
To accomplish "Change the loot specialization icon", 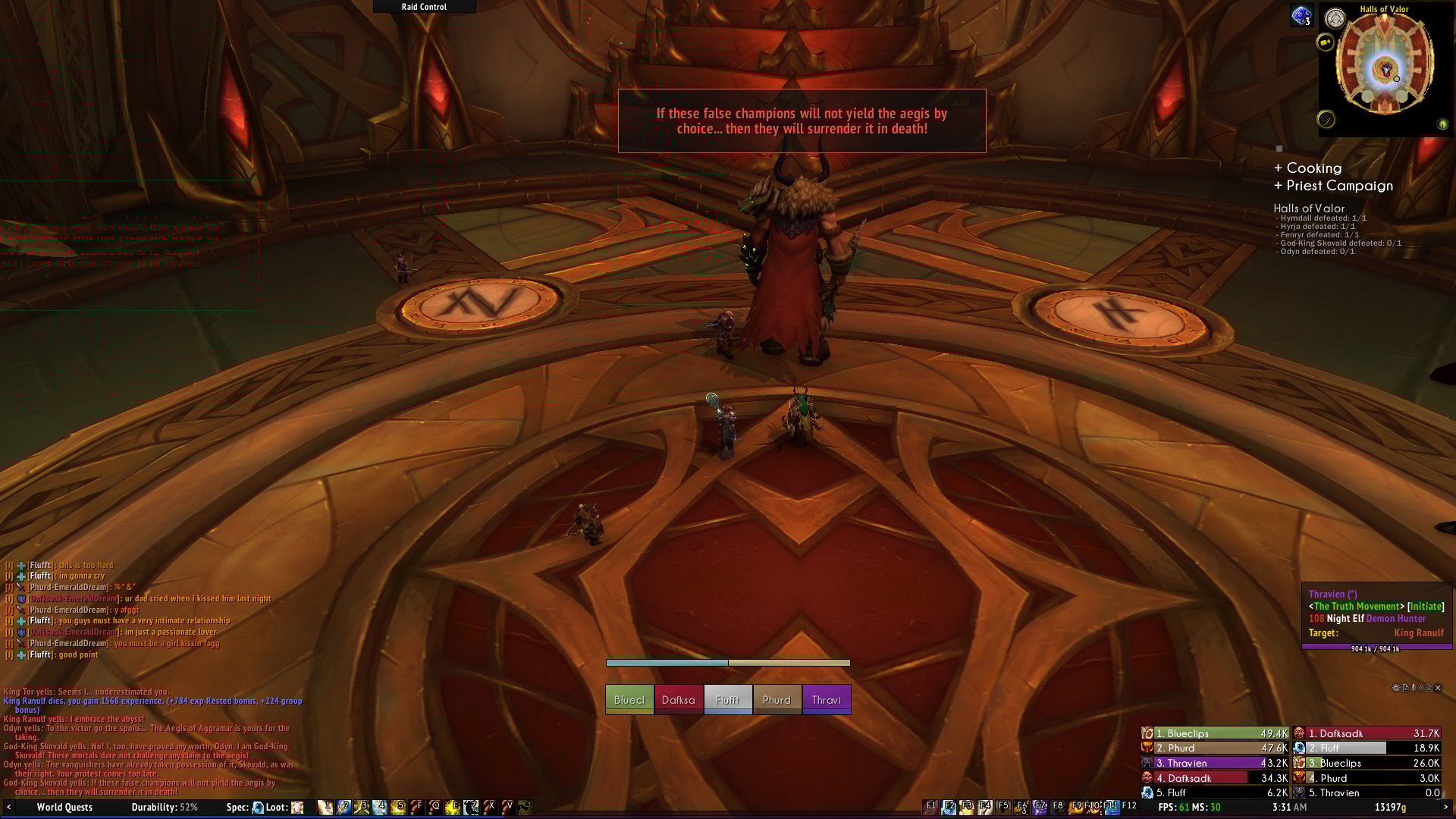I will [297, 808].
